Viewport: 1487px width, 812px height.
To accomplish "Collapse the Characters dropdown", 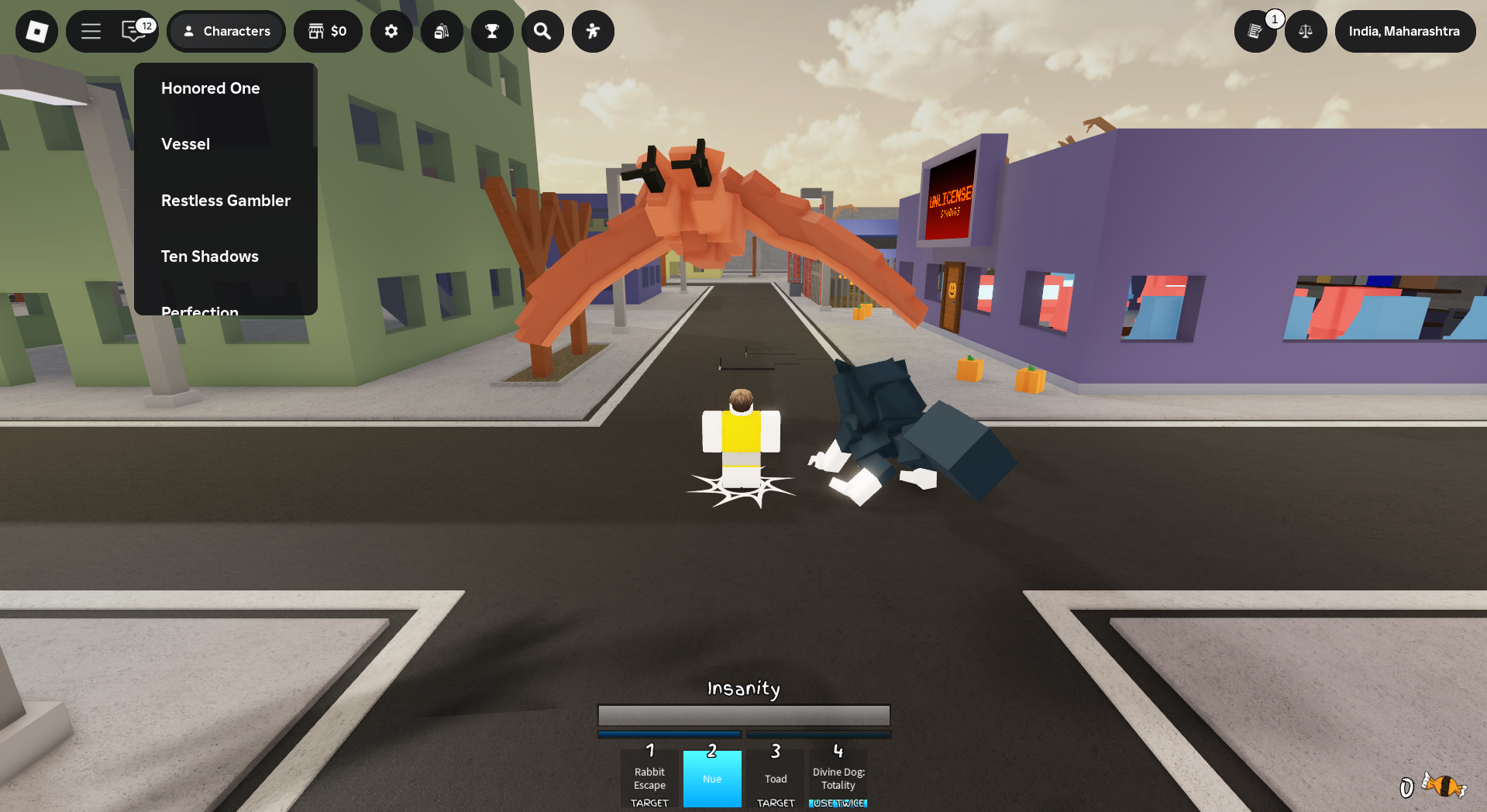I will click(x=226, y=31).
